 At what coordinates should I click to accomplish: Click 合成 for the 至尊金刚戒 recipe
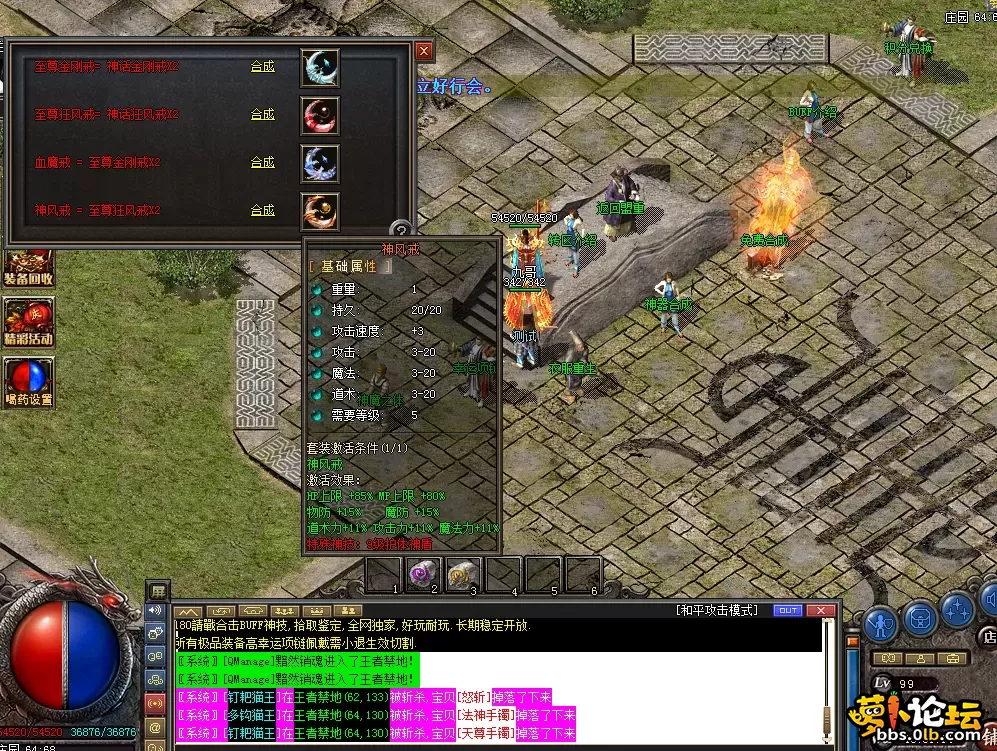pos(262,67)
